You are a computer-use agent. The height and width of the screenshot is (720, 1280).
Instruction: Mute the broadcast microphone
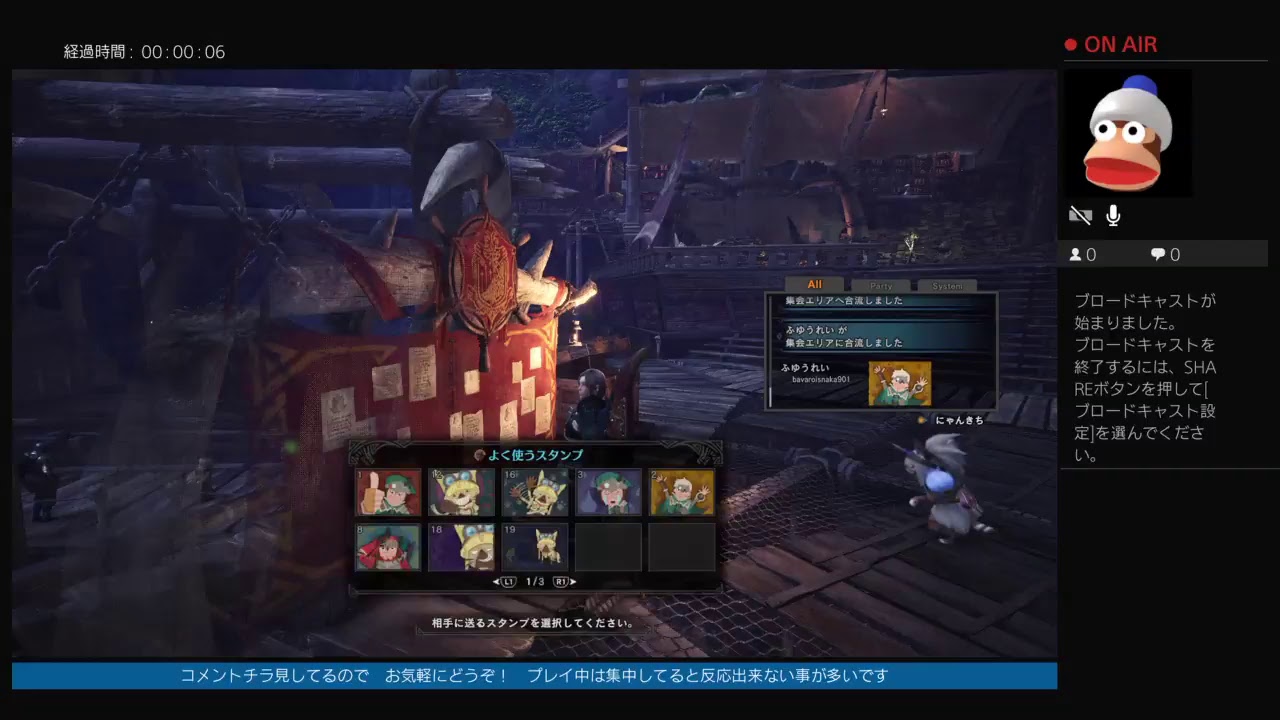[1113, 215]
